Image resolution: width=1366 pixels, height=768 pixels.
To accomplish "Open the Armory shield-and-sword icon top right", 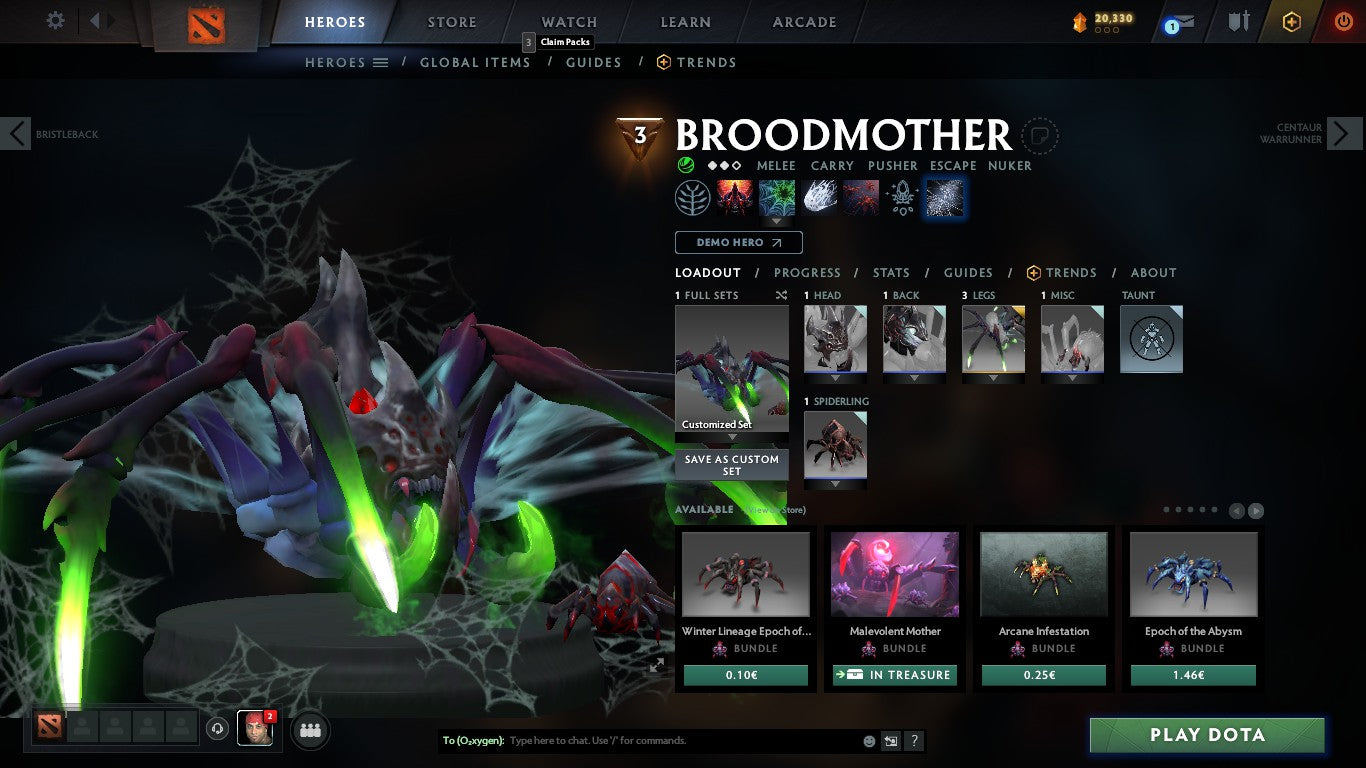I will (x=1238, y=21).
